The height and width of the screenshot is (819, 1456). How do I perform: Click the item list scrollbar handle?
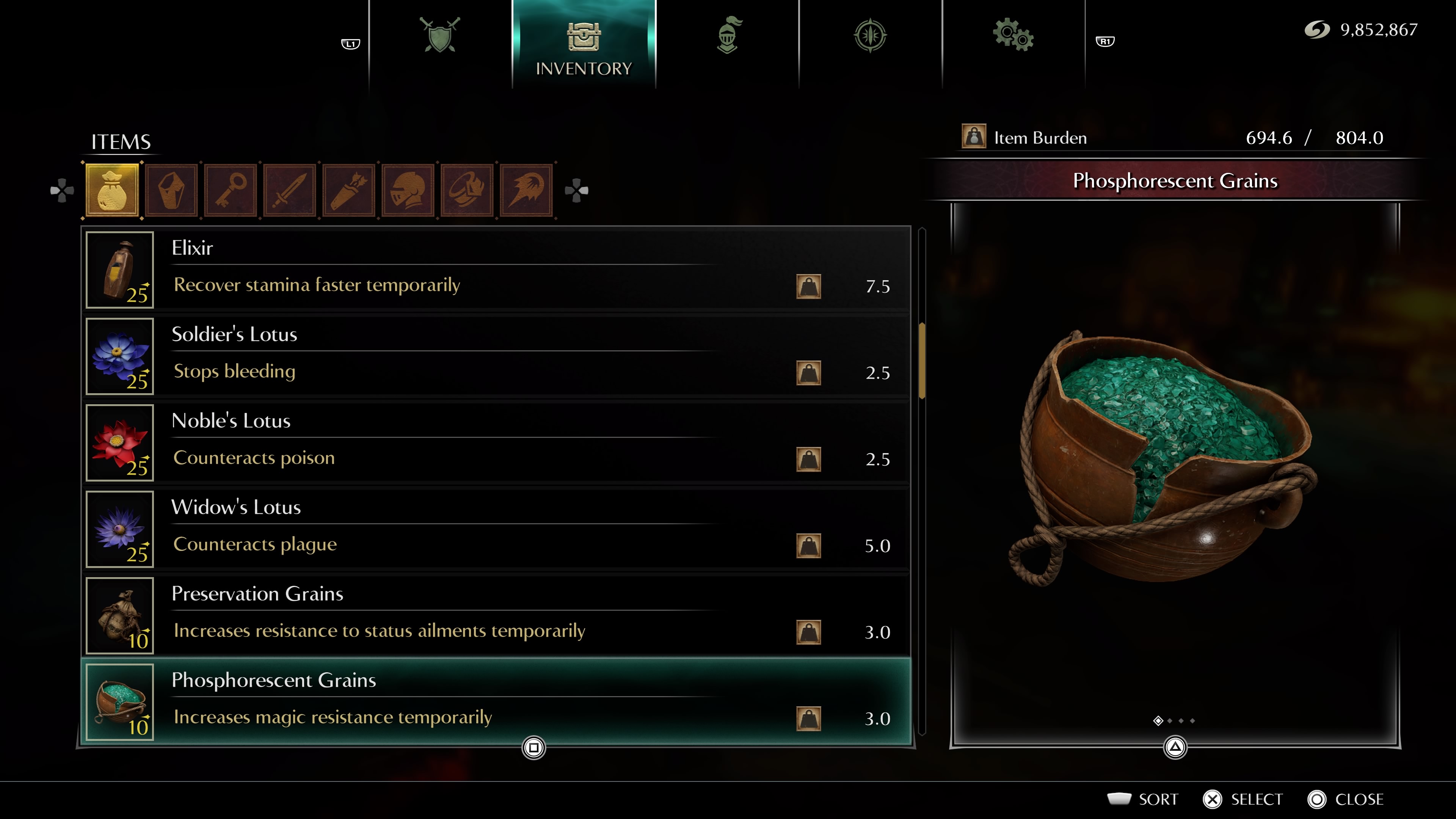(922, 361)
